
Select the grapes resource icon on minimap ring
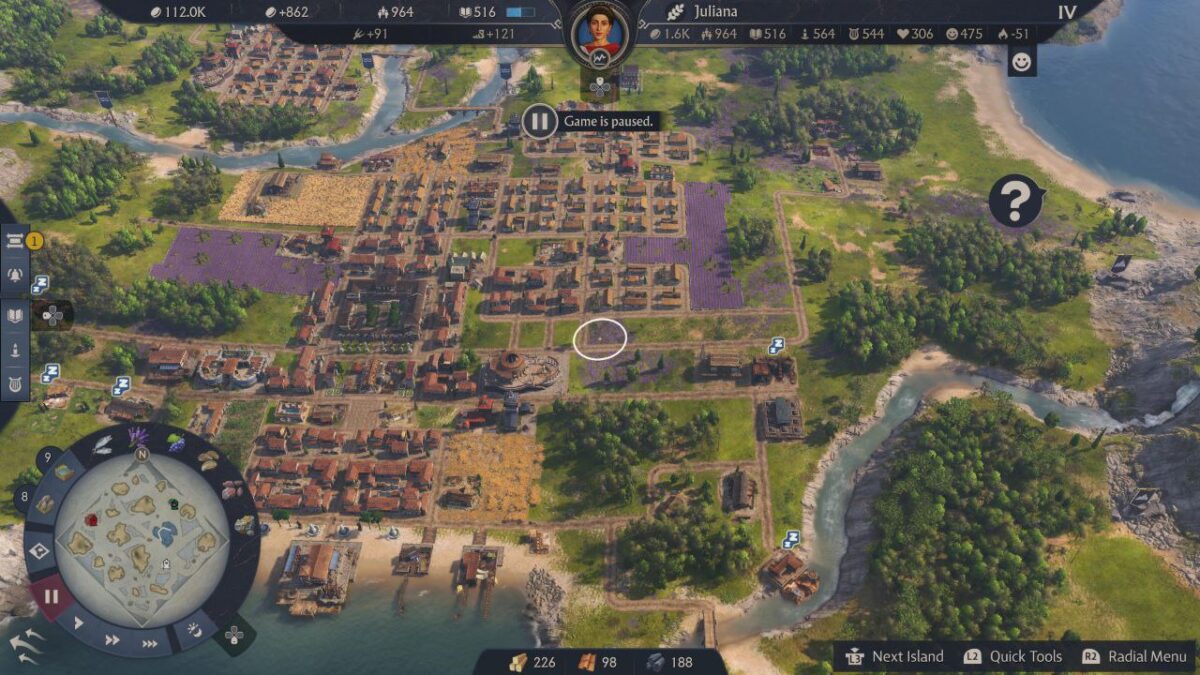(x=176, y=443)
